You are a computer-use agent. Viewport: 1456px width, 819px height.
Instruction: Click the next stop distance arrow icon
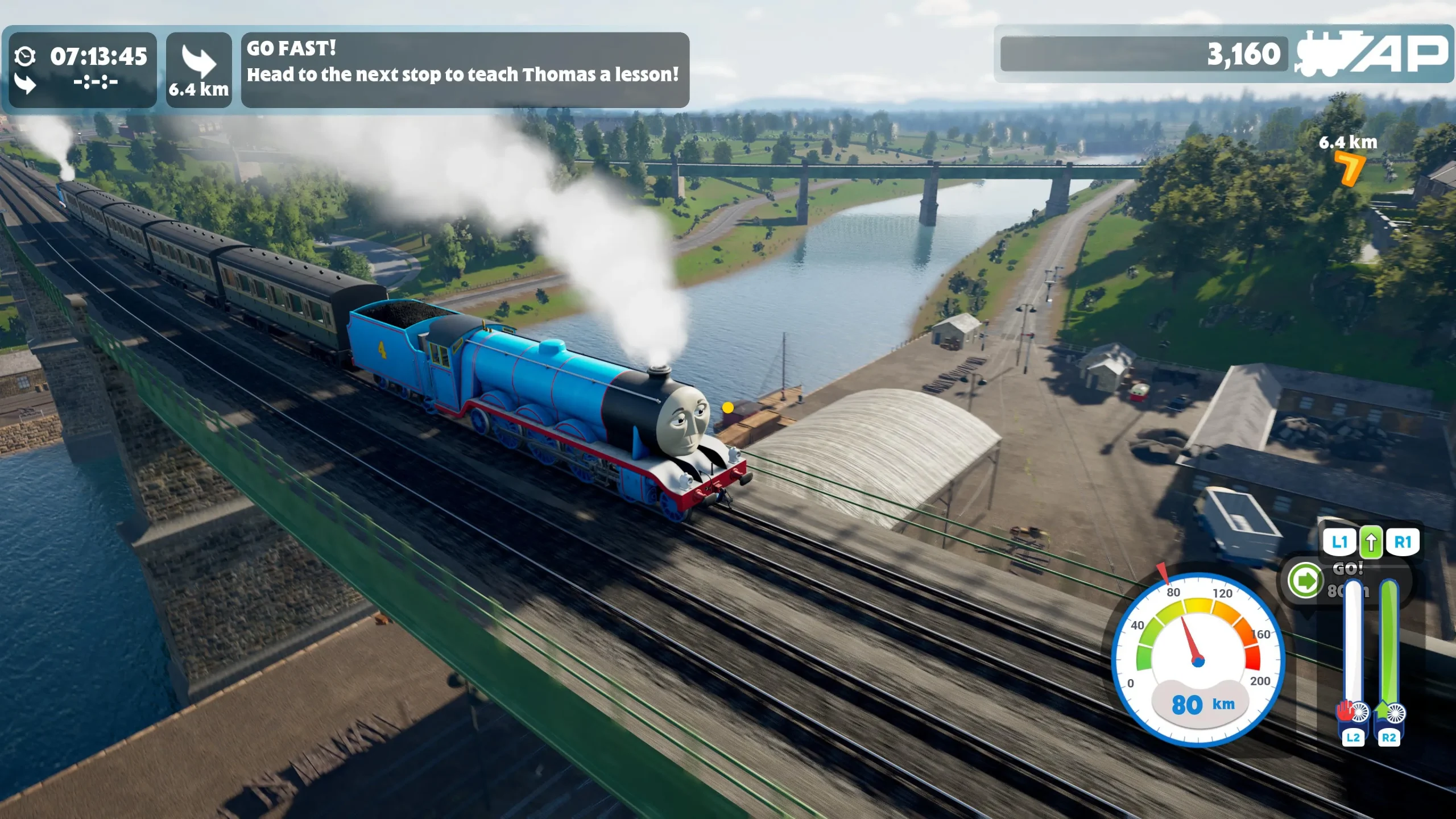(x=198, y=61)
